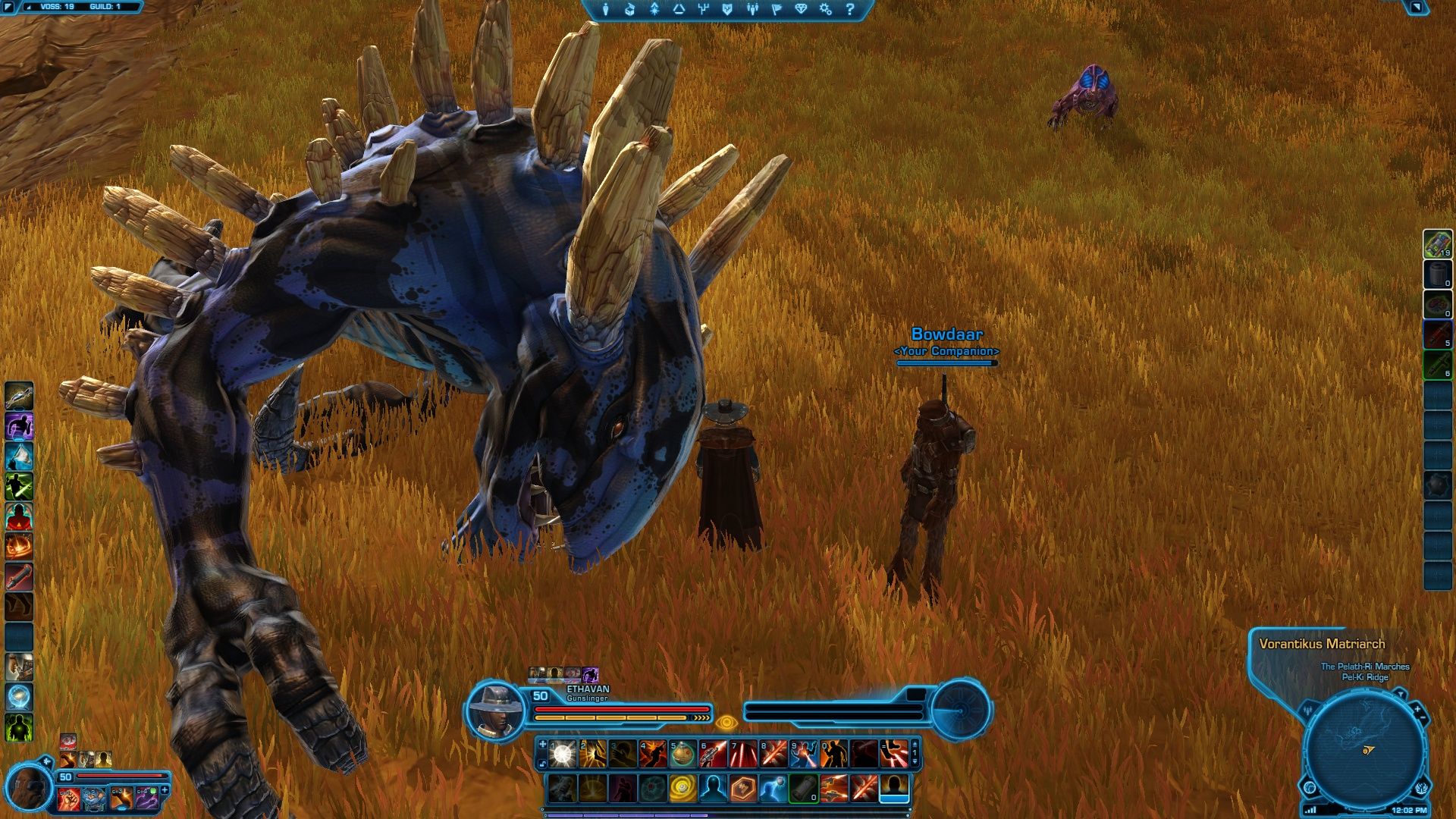This screenshot has height=819, width=1456.
Task: Open the character sheet from the top menu
Action: click(x=605, y=9)
